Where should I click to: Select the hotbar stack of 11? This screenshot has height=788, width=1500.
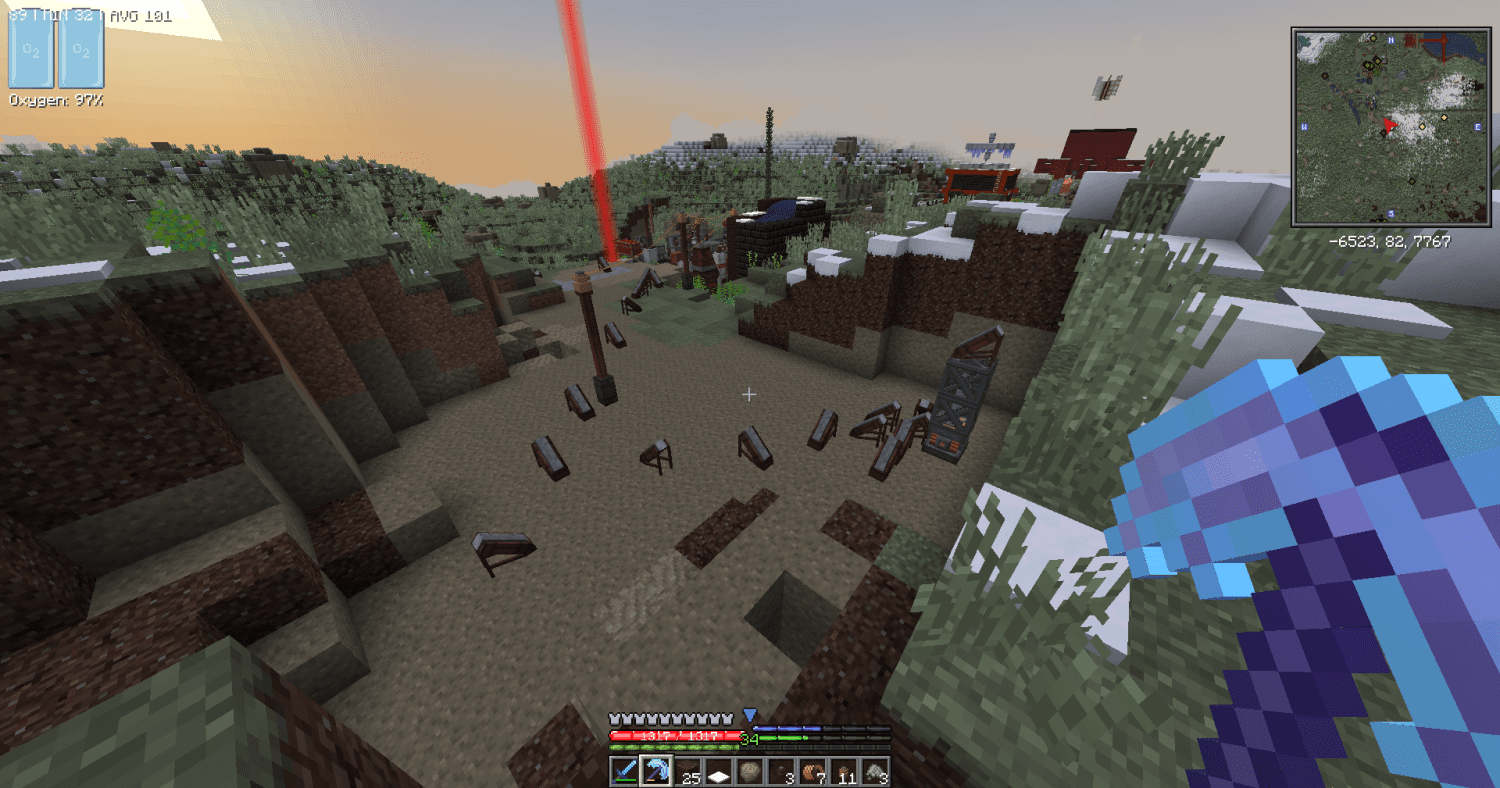coord(843,772)
